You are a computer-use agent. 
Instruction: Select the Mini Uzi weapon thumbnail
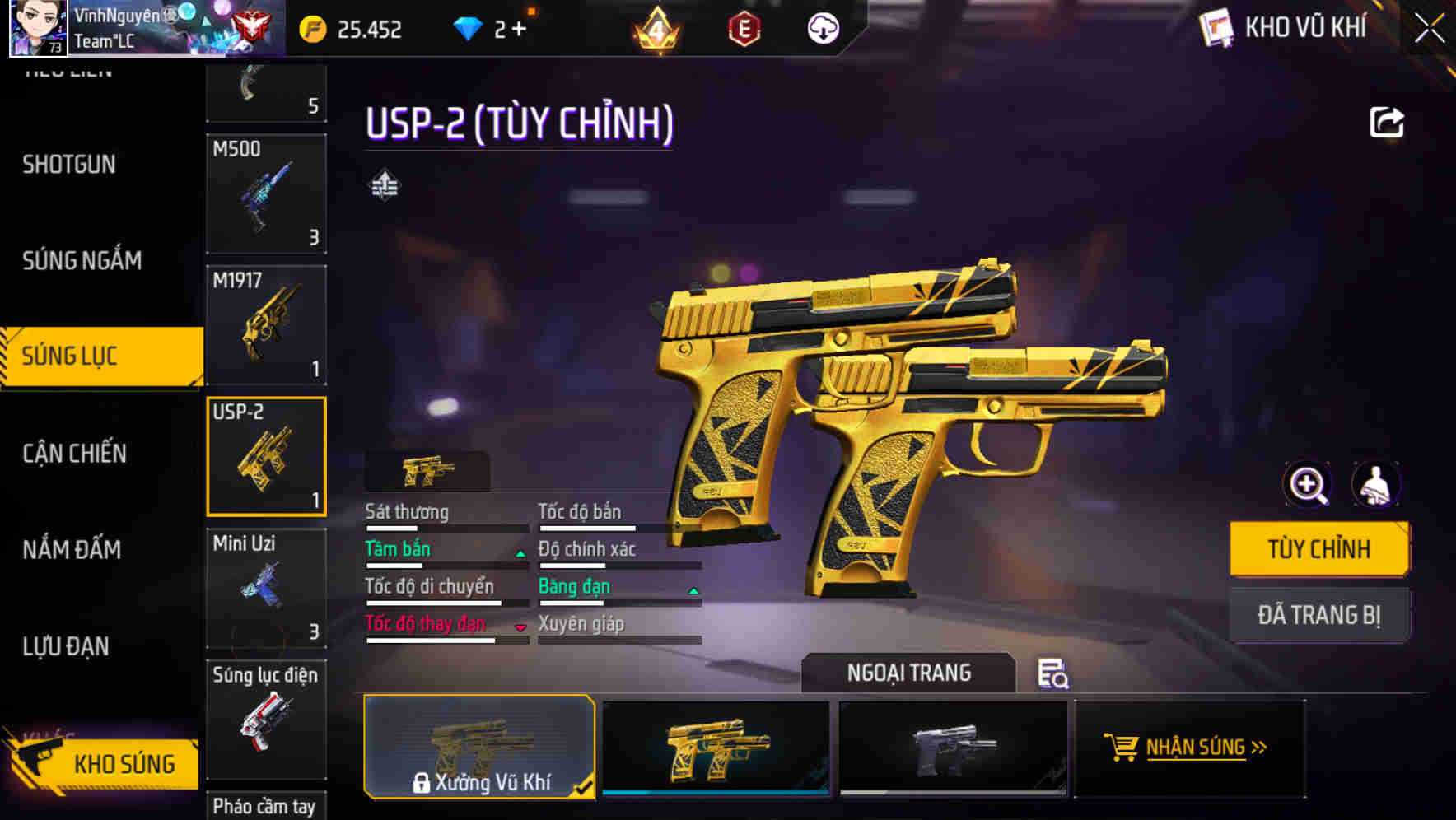[x=265, y=587]
